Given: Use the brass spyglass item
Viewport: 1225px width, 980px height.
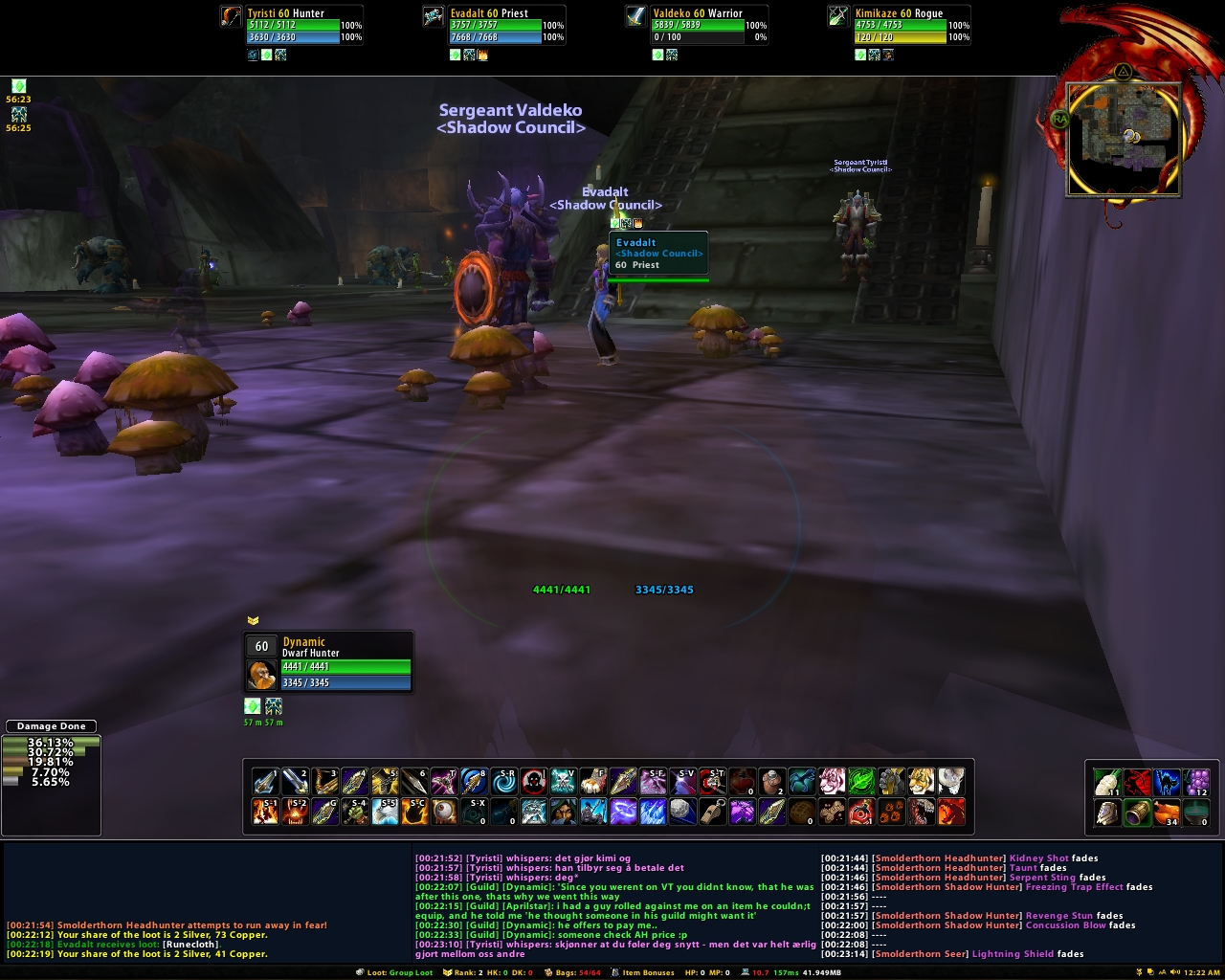Looking at the screenshot, I should (x=1137, y=813).
